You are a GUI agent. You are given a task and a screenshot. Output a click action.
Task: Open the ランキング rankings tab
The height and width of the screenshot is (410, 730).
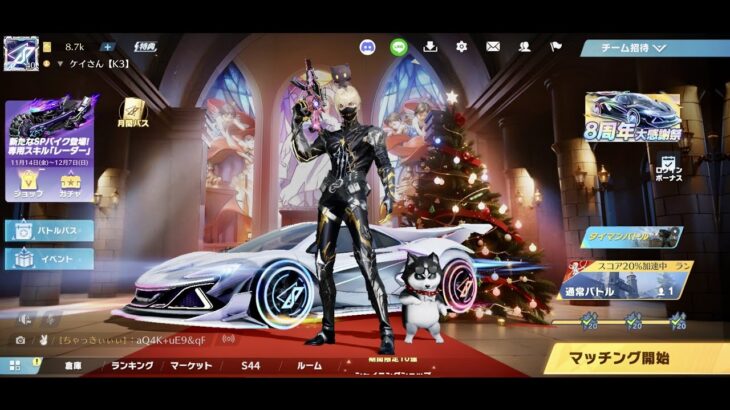click(x=132, y=366)
